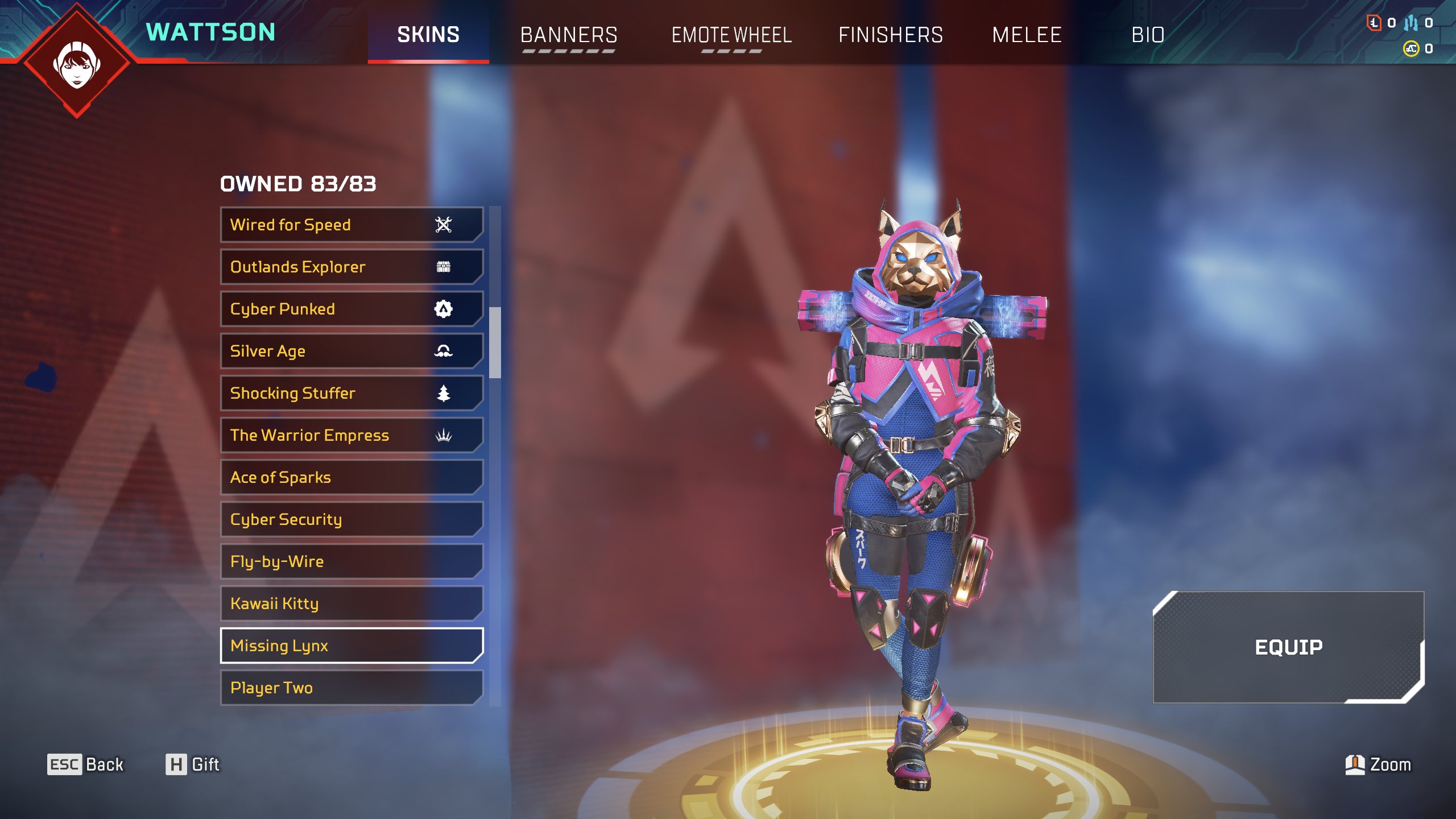
Task: Open the Gift option
Action: point(192,764)
